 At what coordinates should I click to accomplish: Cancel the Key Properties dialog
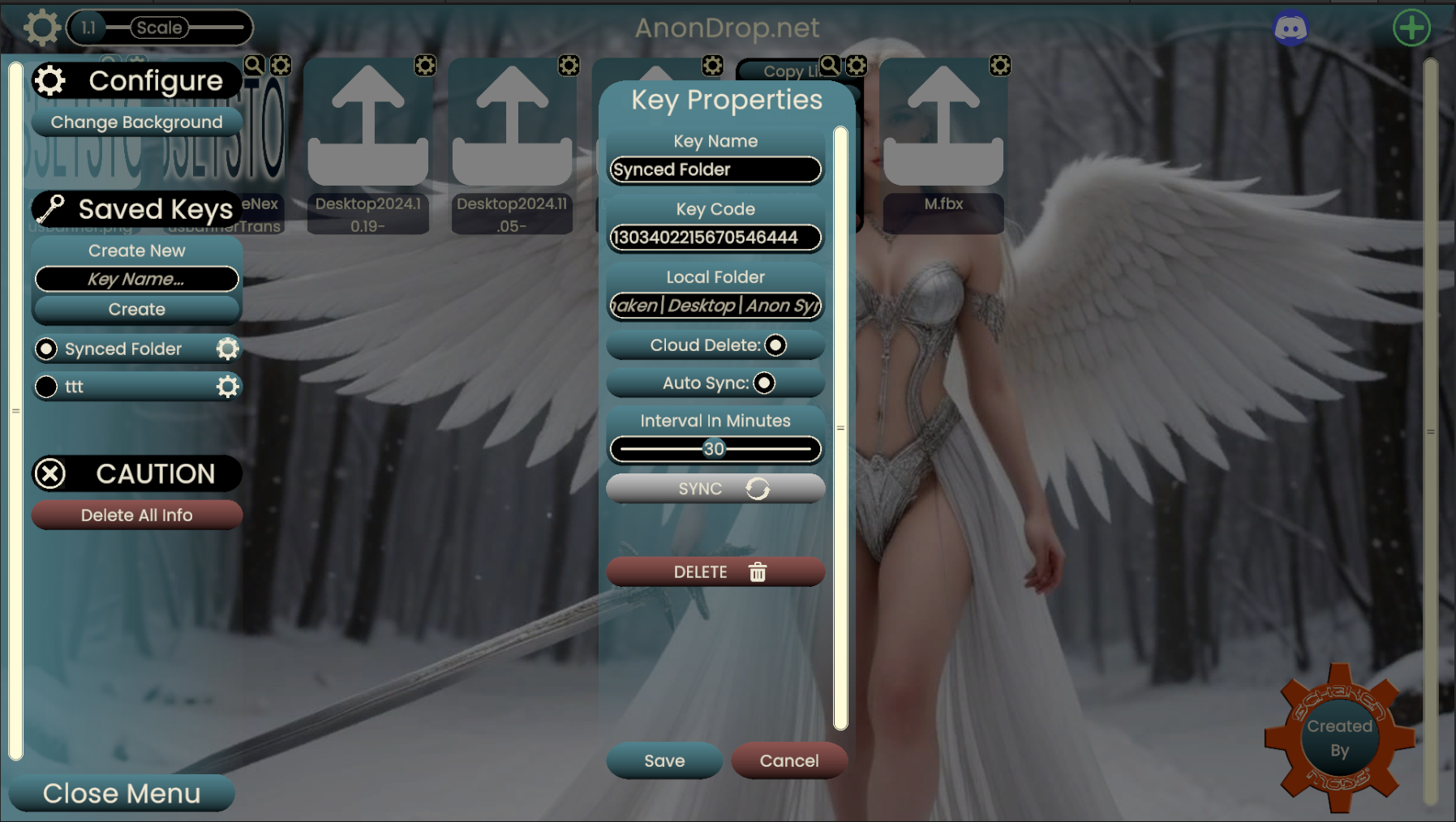[x=788, y=760]
